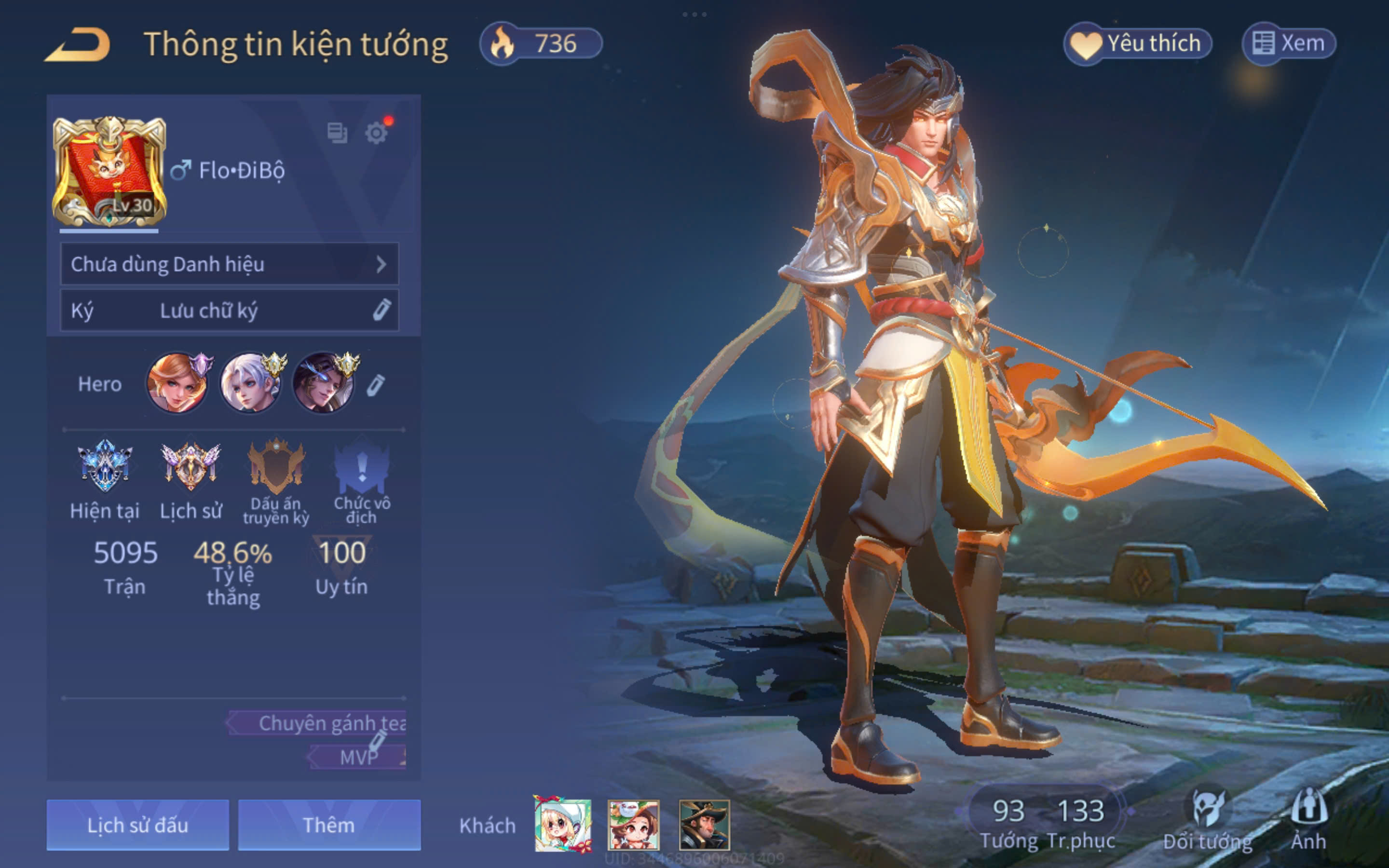
Task: Edit signature with the pencil icon
Action: click(x=381, y=310)
